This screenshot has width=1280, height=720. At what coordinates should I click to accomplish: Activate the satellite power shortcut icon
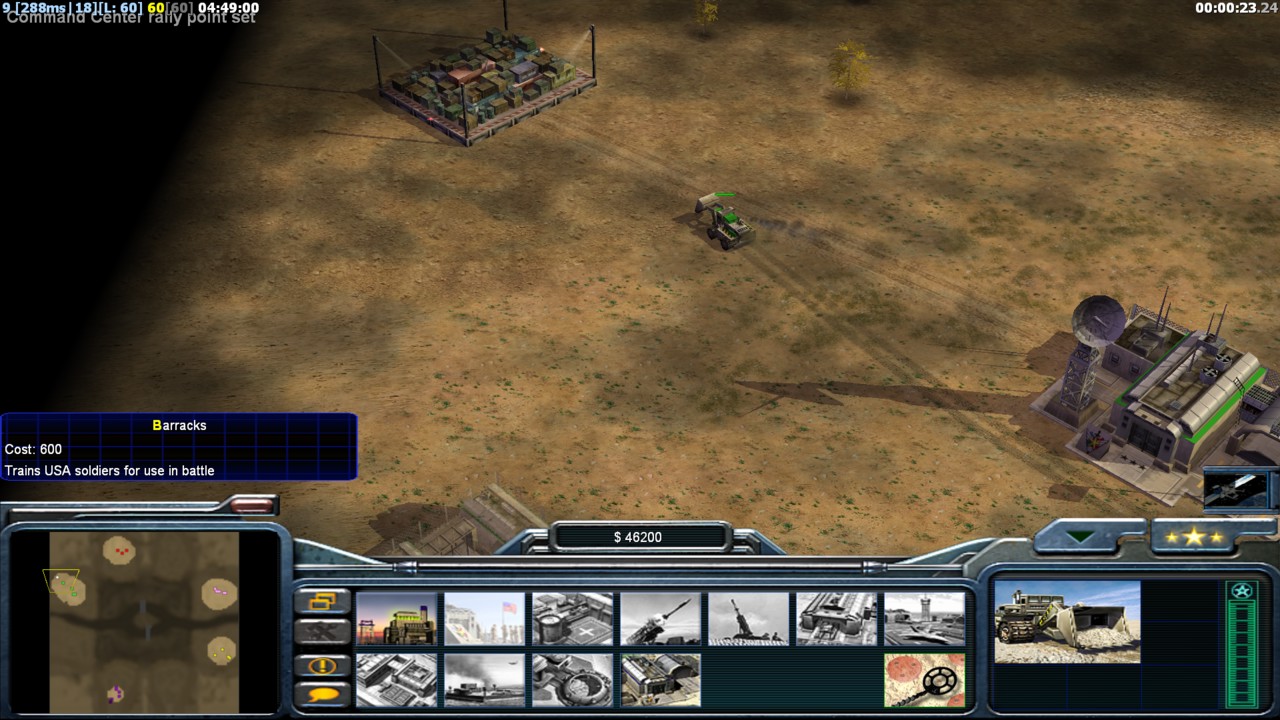pyautogui.click(x=1236, y=488)
